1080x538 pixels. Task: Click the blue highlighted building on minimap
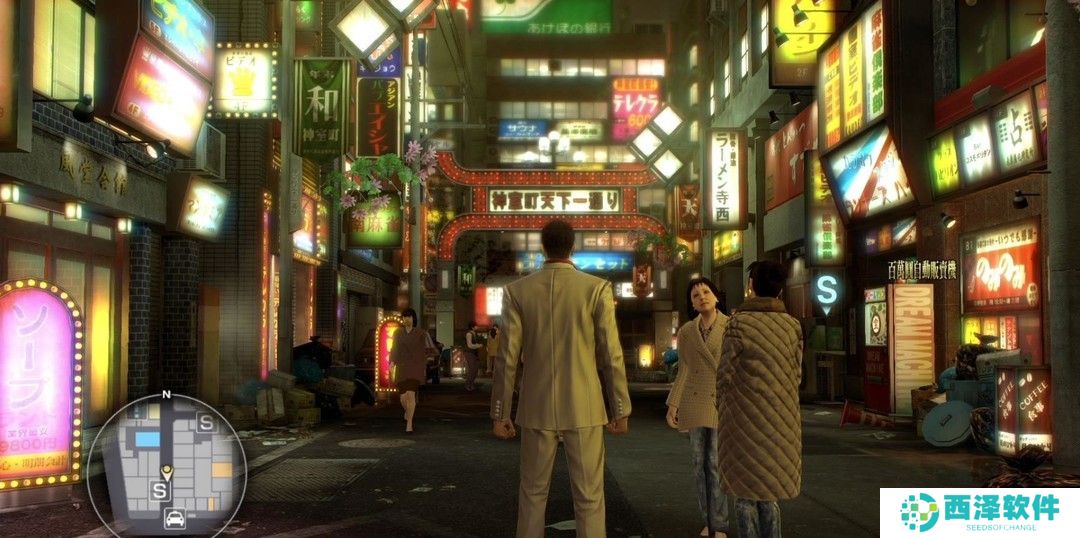click(x=147, y=439)
